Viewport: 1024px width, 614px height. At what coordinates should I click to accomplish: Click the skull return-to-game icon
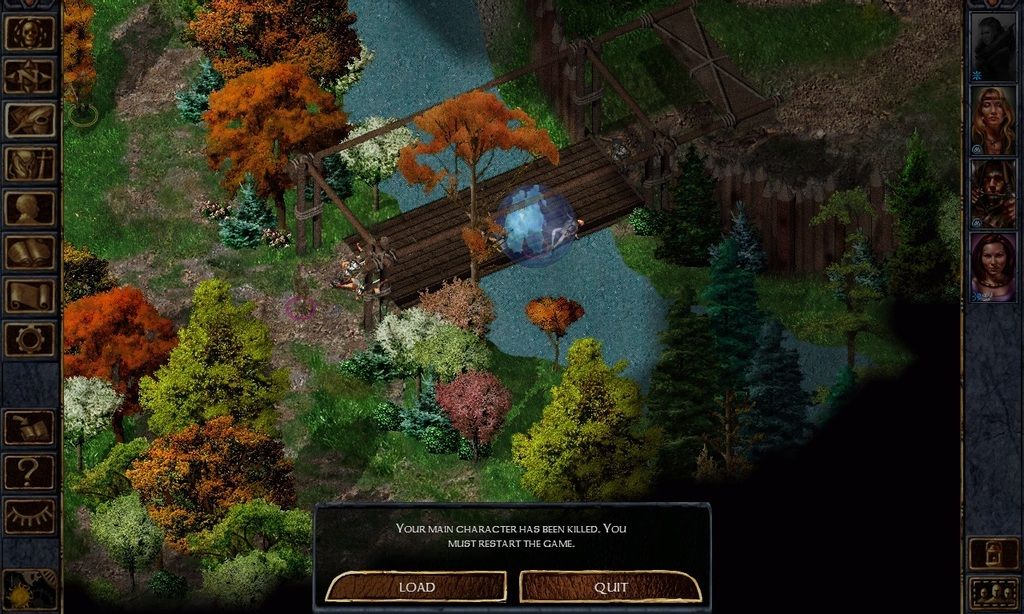point(30,33)
